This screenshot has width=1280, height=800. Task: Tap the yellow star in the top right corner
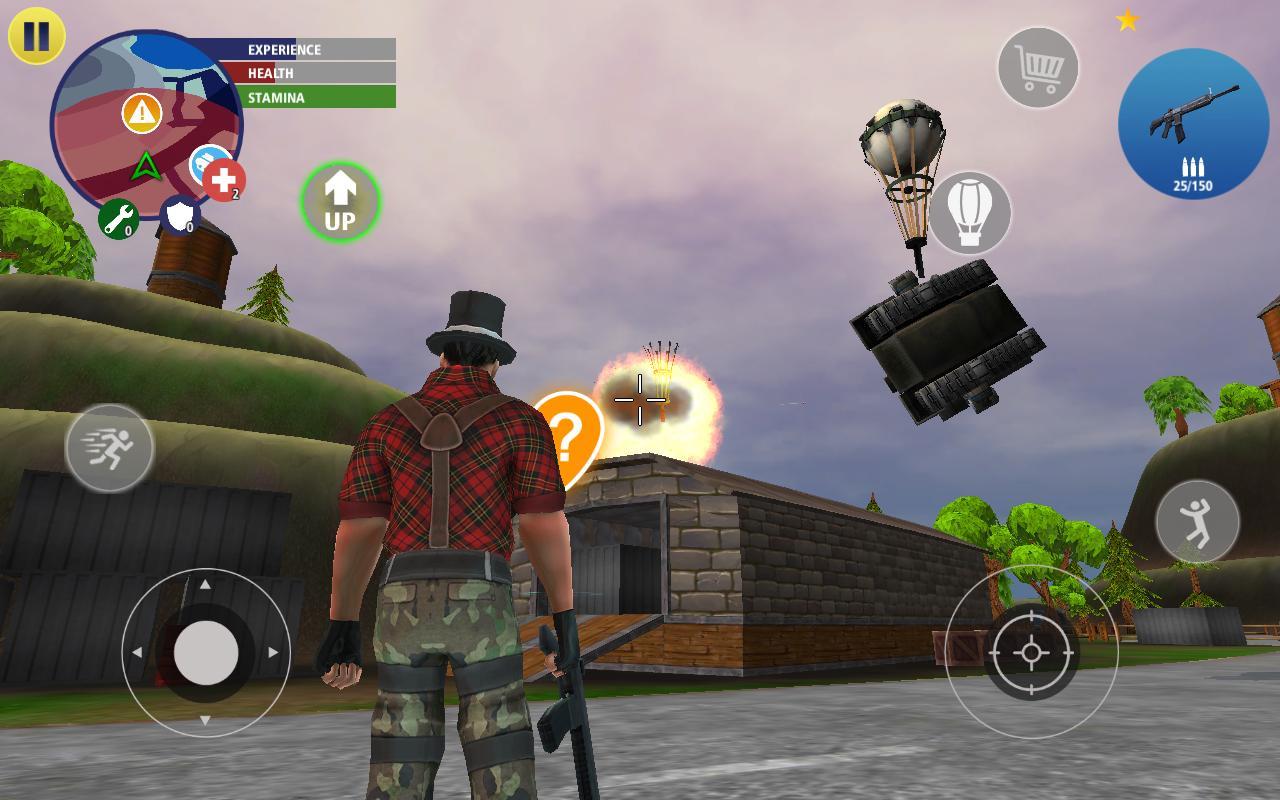coord(1129,17)
